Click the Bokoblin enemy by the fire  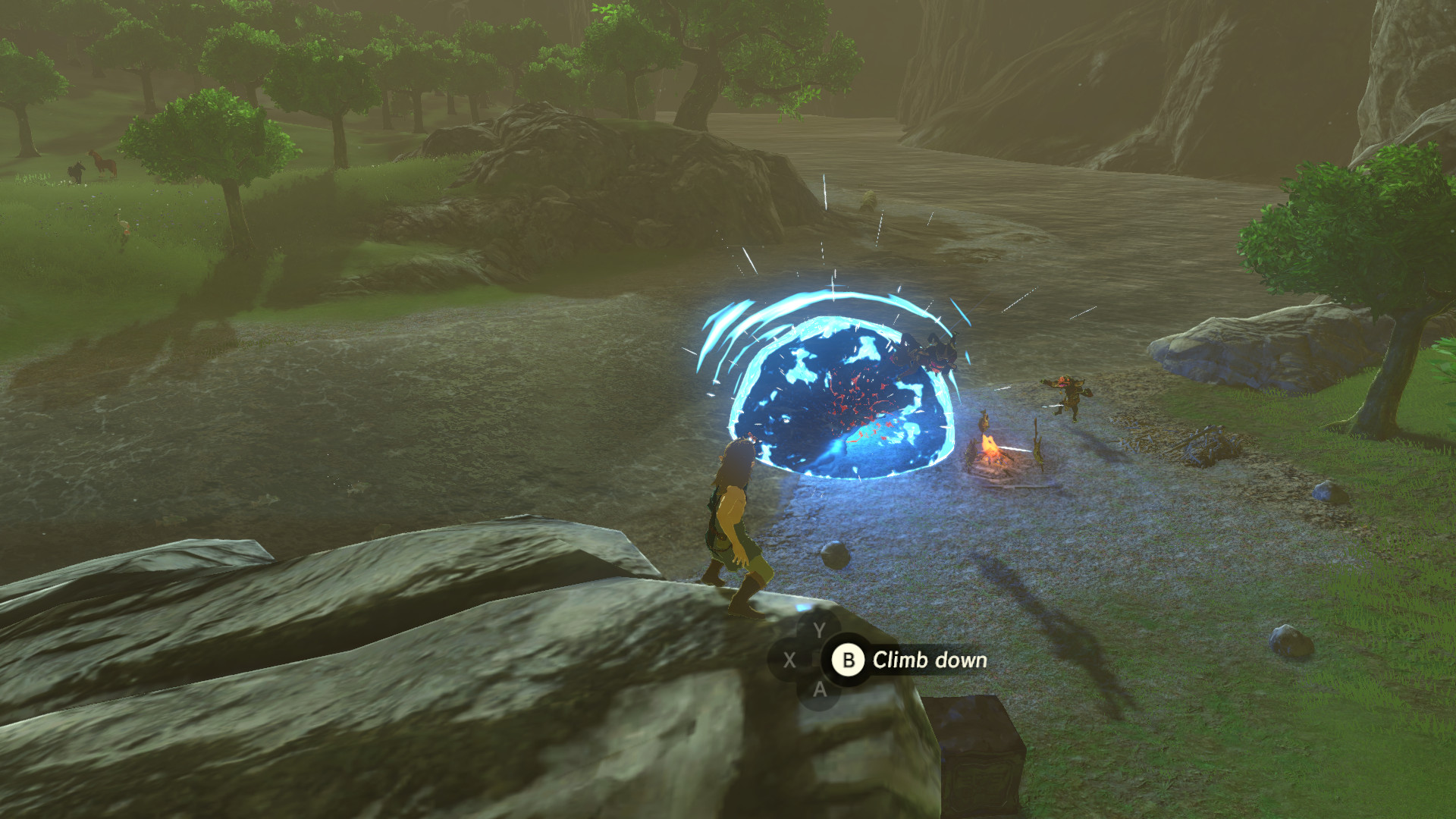[1068, 394]
